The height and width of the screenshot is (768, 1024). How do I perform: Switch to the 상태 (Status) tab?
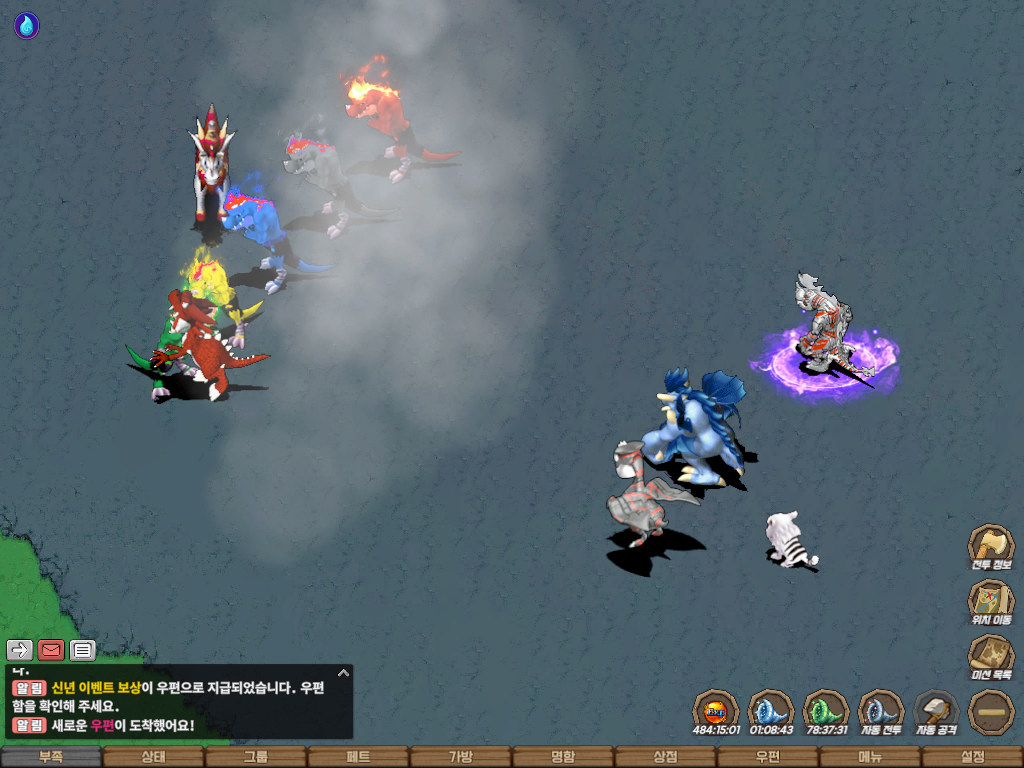153,757
